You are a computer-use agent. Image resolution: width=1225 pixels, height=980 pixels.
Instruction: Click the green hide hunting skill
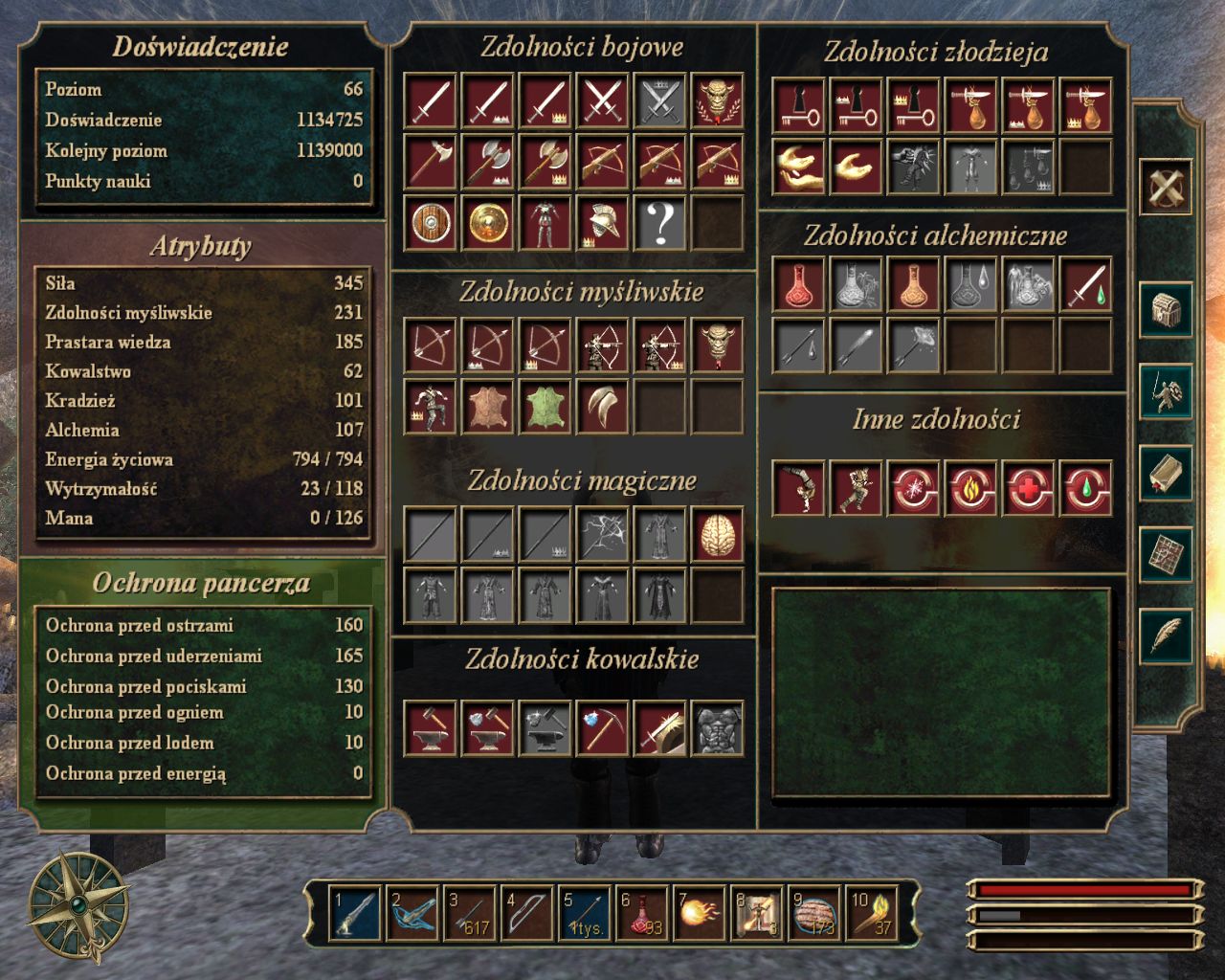pyautogui.click(x=545, y=407)
